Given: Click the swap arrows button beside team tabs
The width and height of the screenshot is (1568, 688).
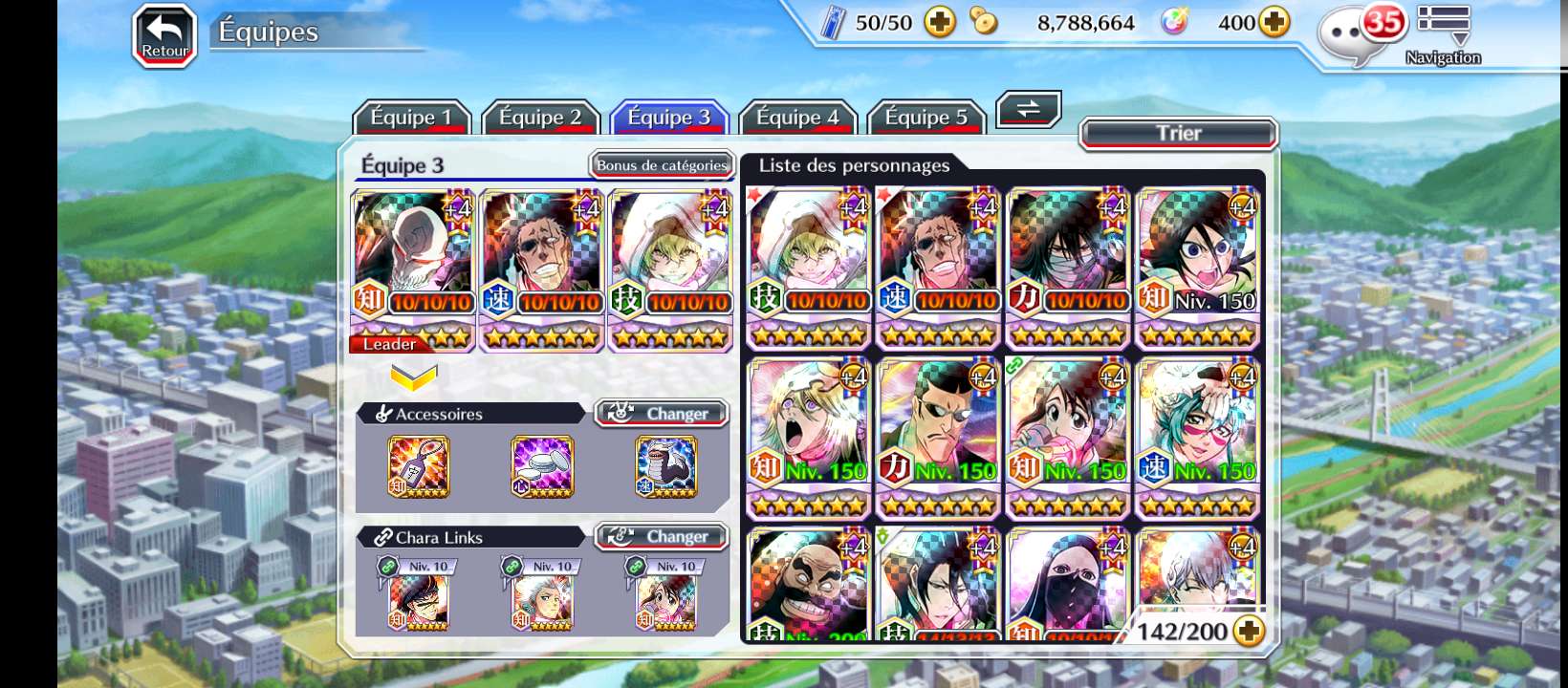Looking at the screenshot, I should pos(1028,109).
